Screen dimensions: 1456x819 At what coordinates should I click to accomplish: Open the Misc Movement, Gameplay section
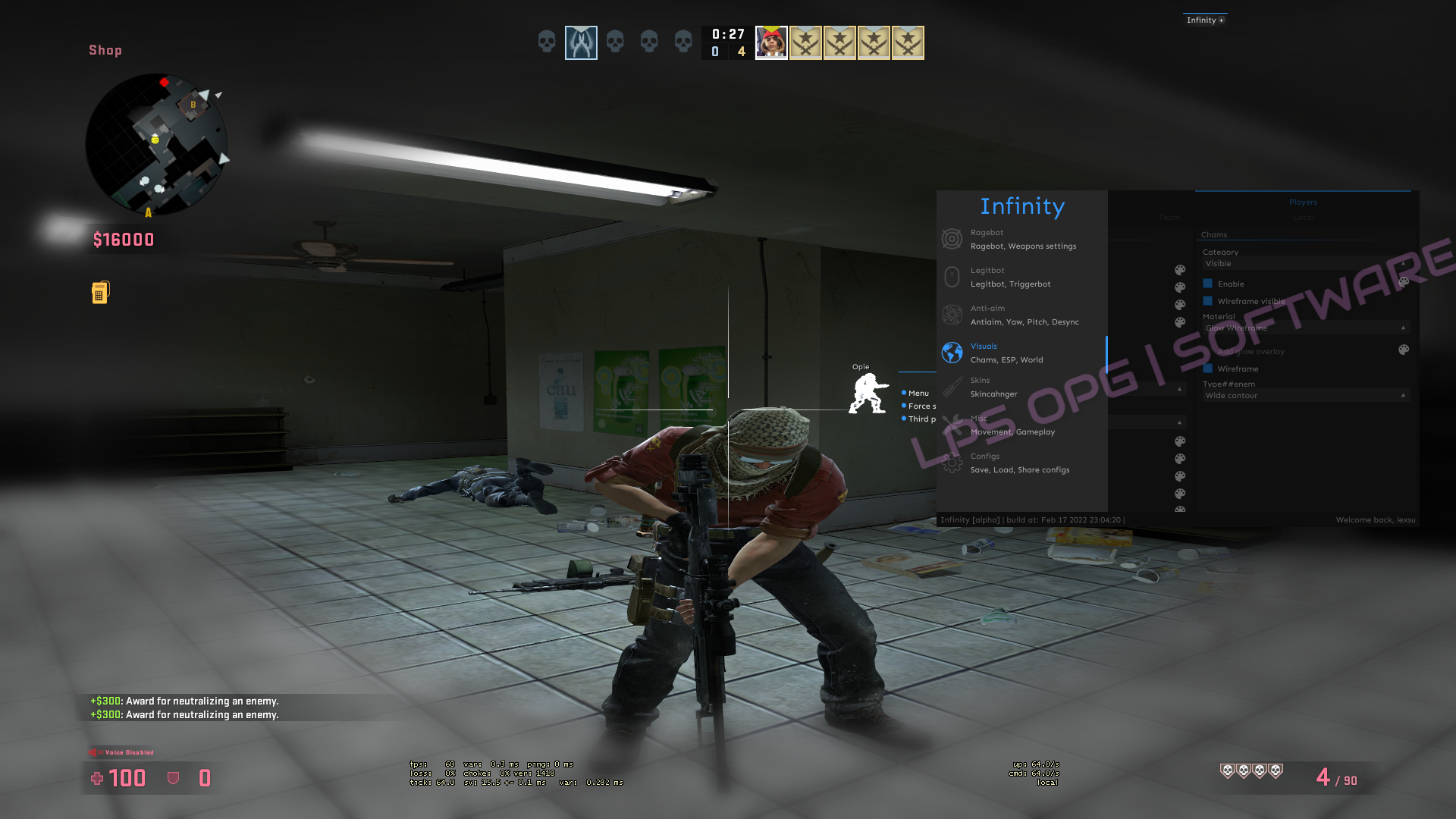tap(1021, 425)
